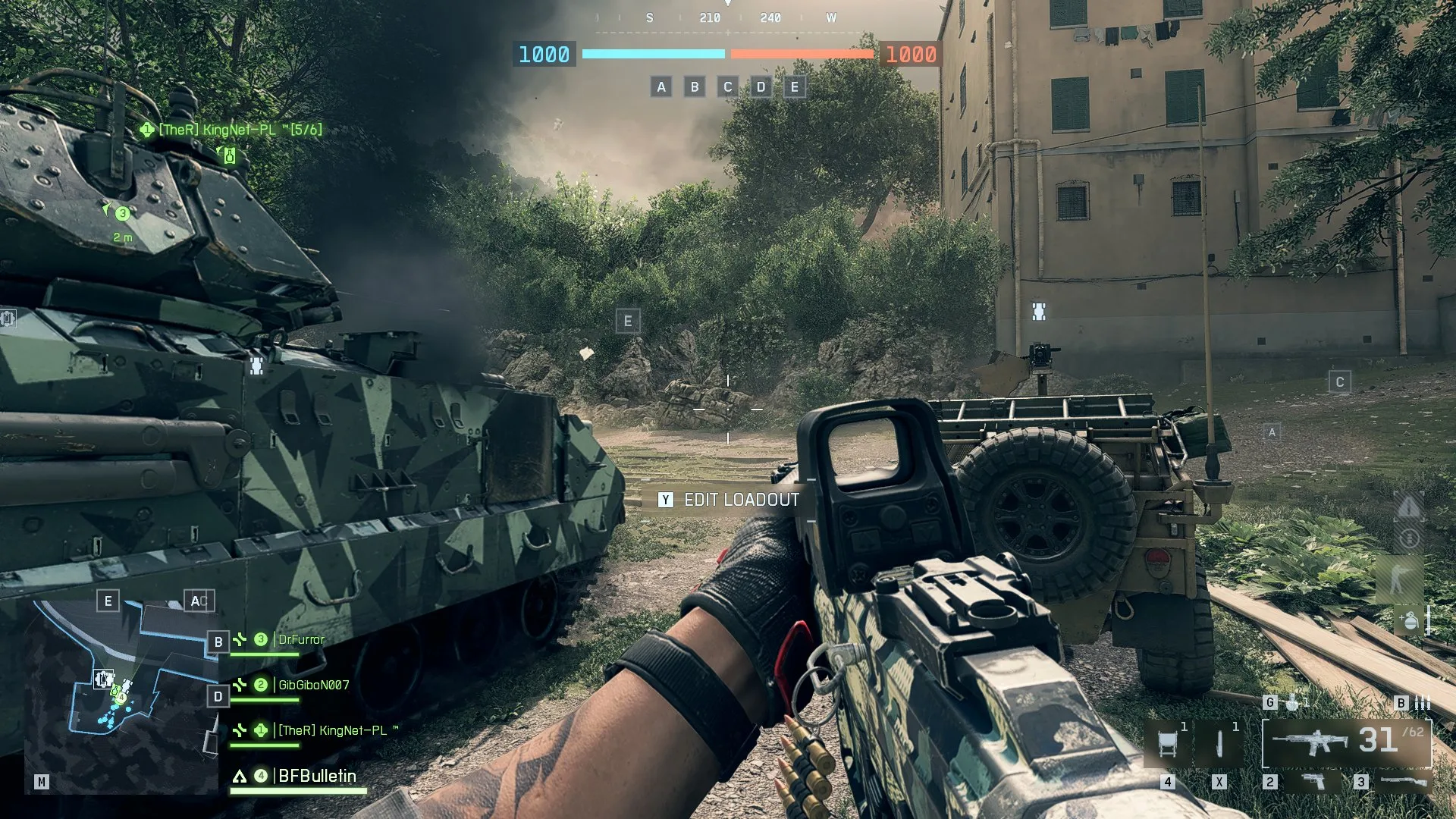Click the grenade pickup icon above the slider
Screen dimensions: 1456x819
click(1409, 620)
